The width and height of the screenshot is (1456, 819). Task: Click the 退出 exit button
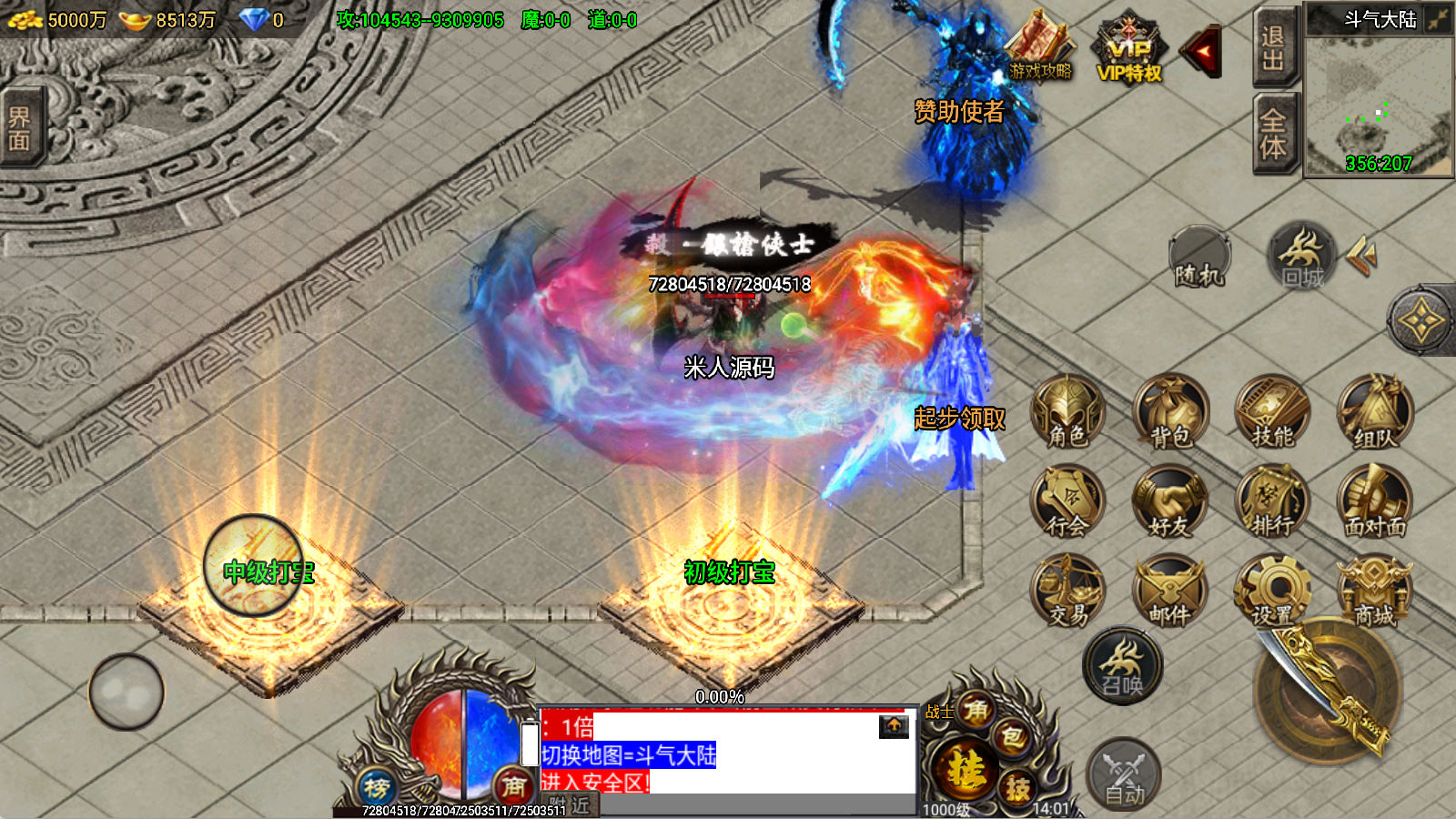pyautogui.click(x=1273, y=47)
